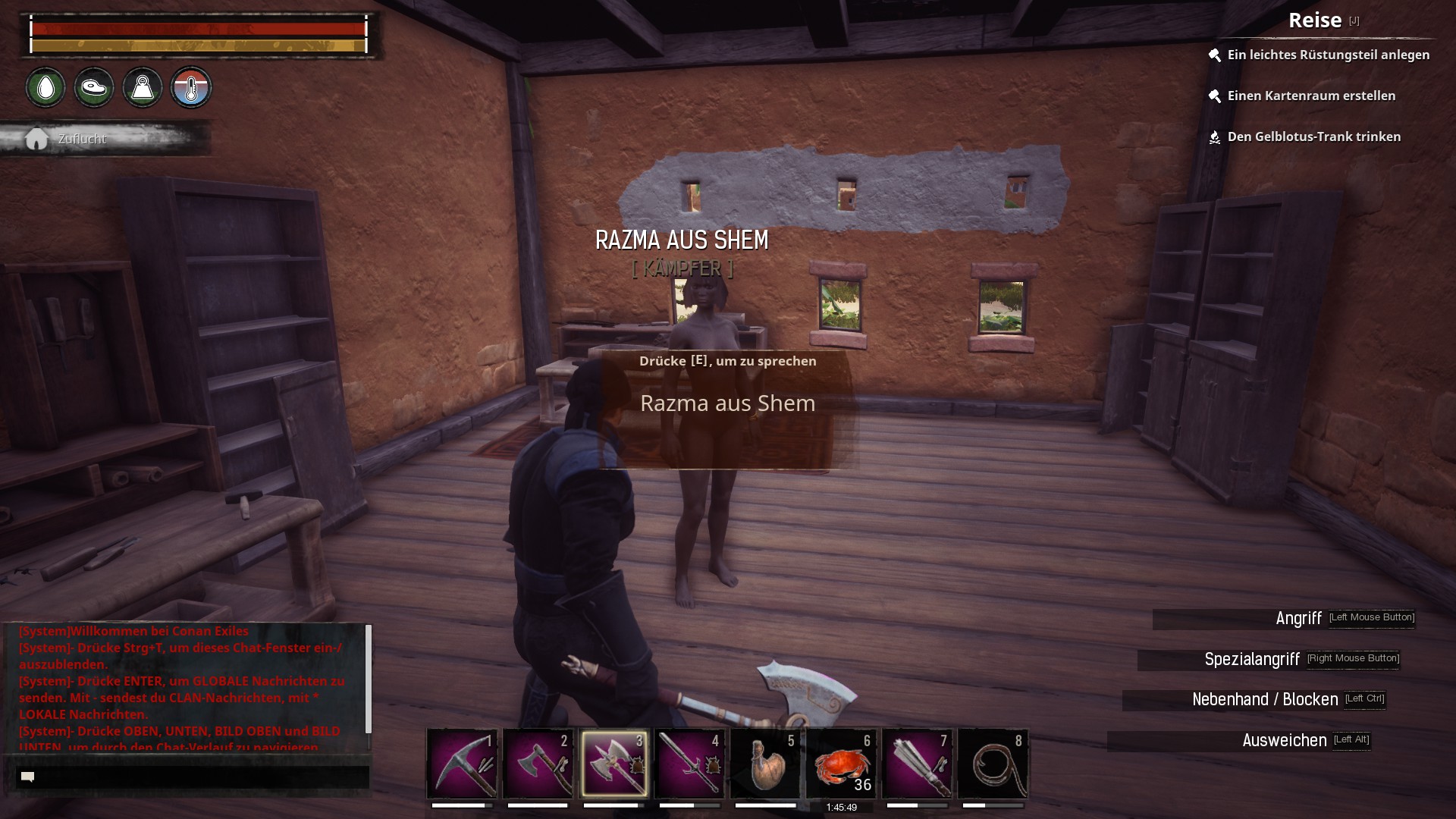Select the 'Den Gelblotus-Trank trinken' objective

(1313, 136)
